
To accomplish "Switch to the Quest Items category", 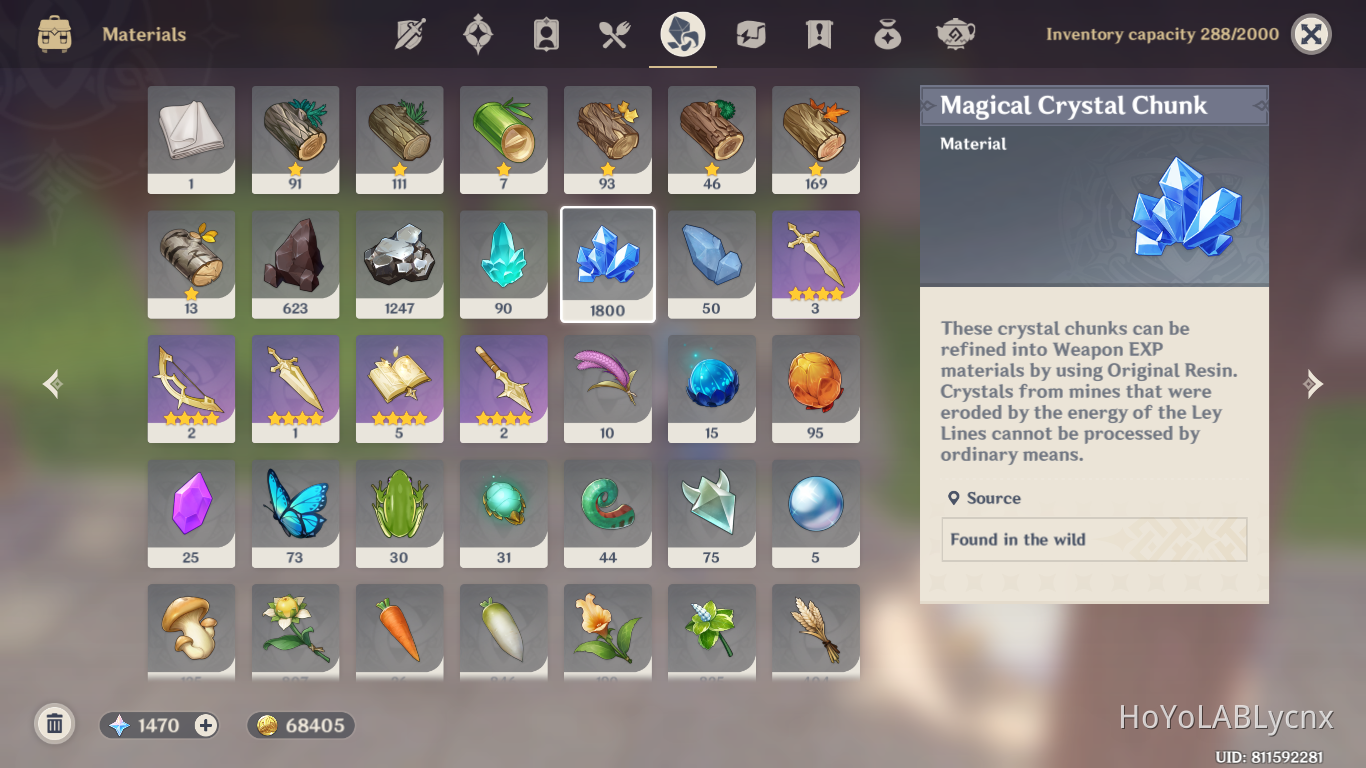I will 817,33.
